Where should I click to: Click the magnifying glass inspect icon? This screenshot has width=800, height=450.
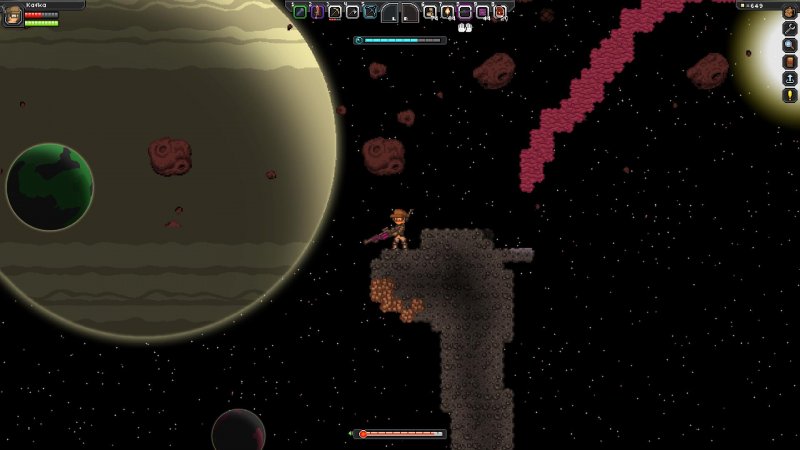click(x=789, y=45)
